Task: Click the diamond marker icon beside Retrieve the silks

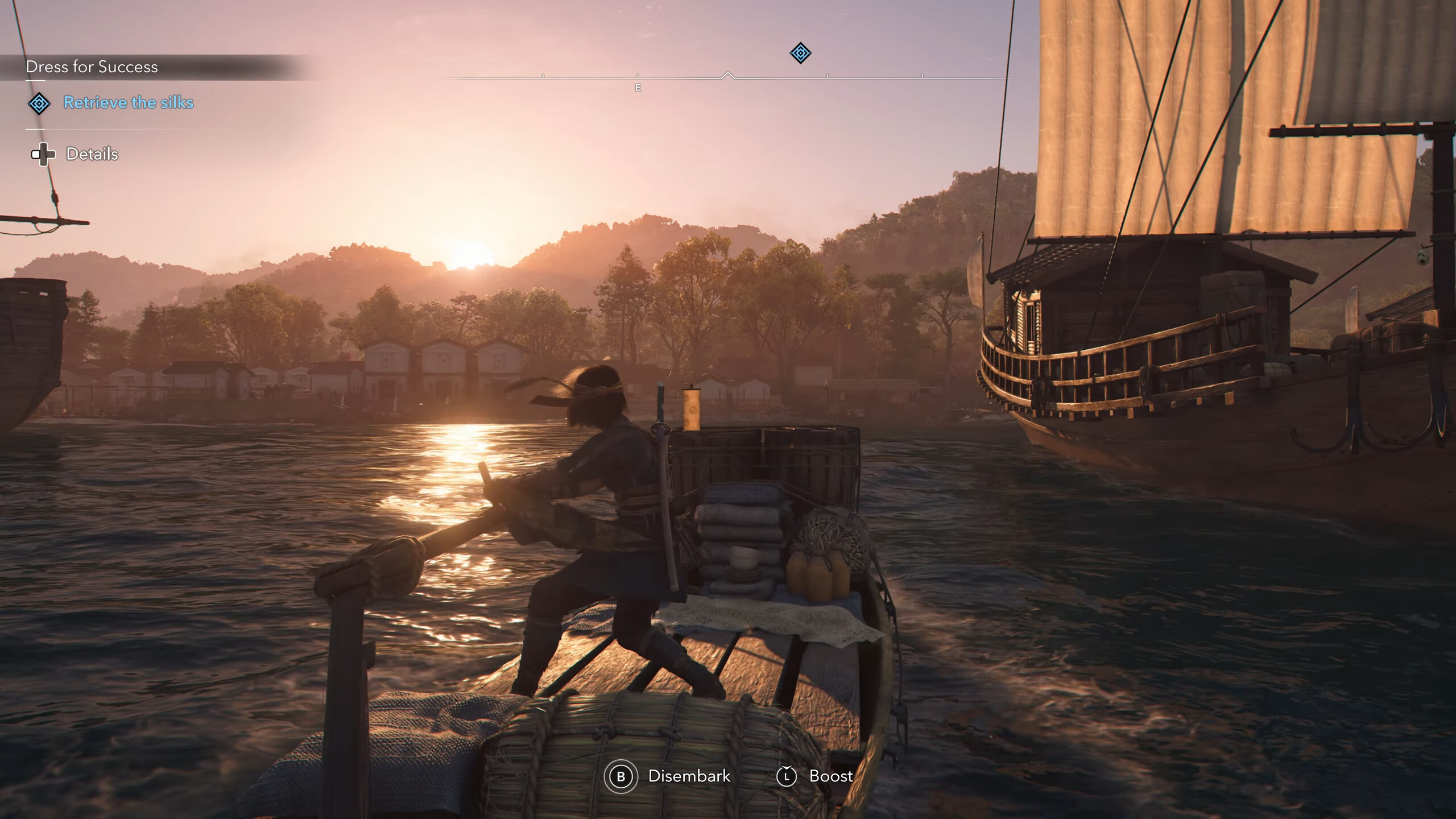Action: [38, 104]
